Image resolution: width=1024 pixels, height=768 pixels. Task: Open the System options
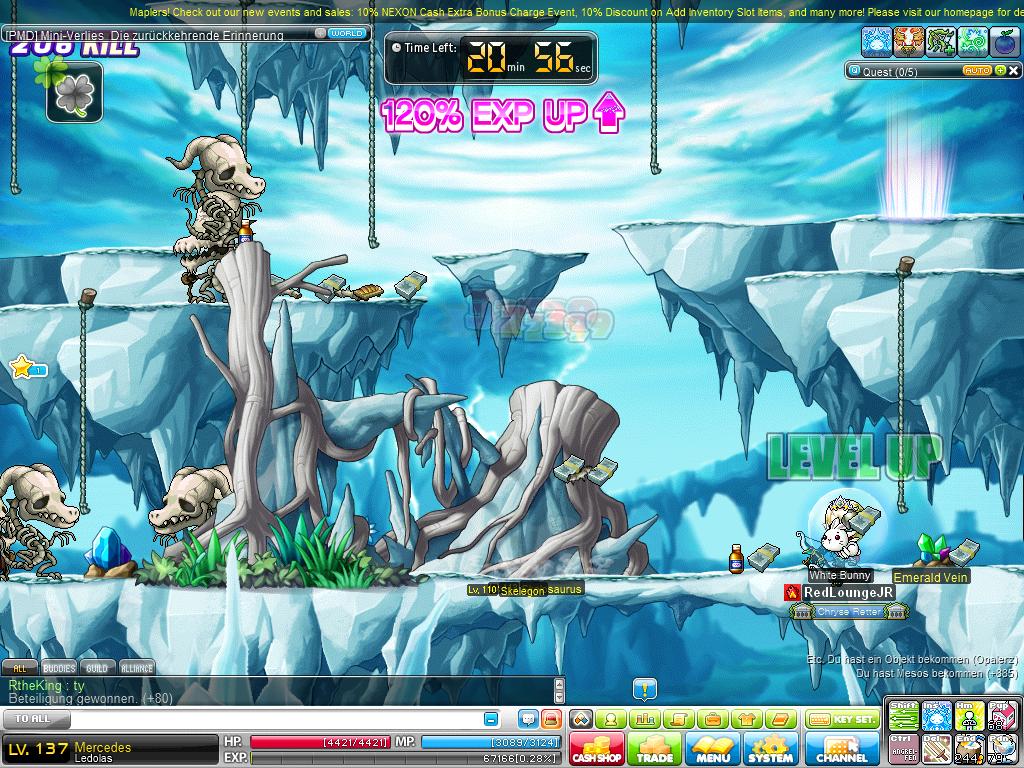point(770,749)
